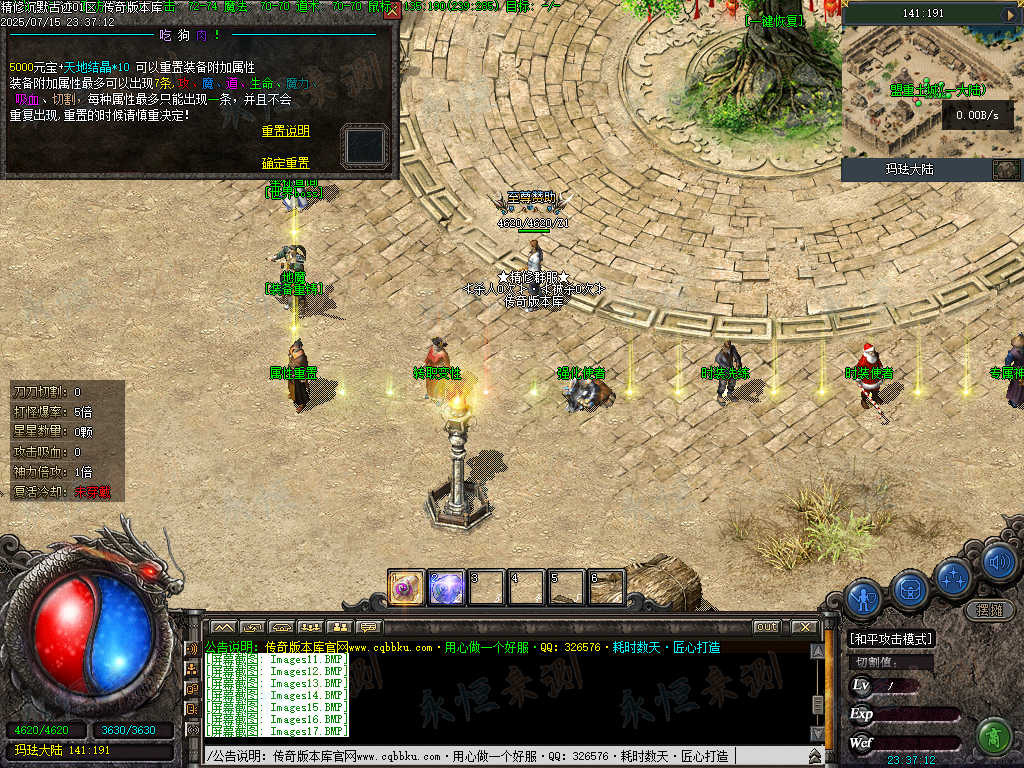This screenshot has width=1024, height=768.
Task: Close the equipment reset dialog
Action: point(391,11)
